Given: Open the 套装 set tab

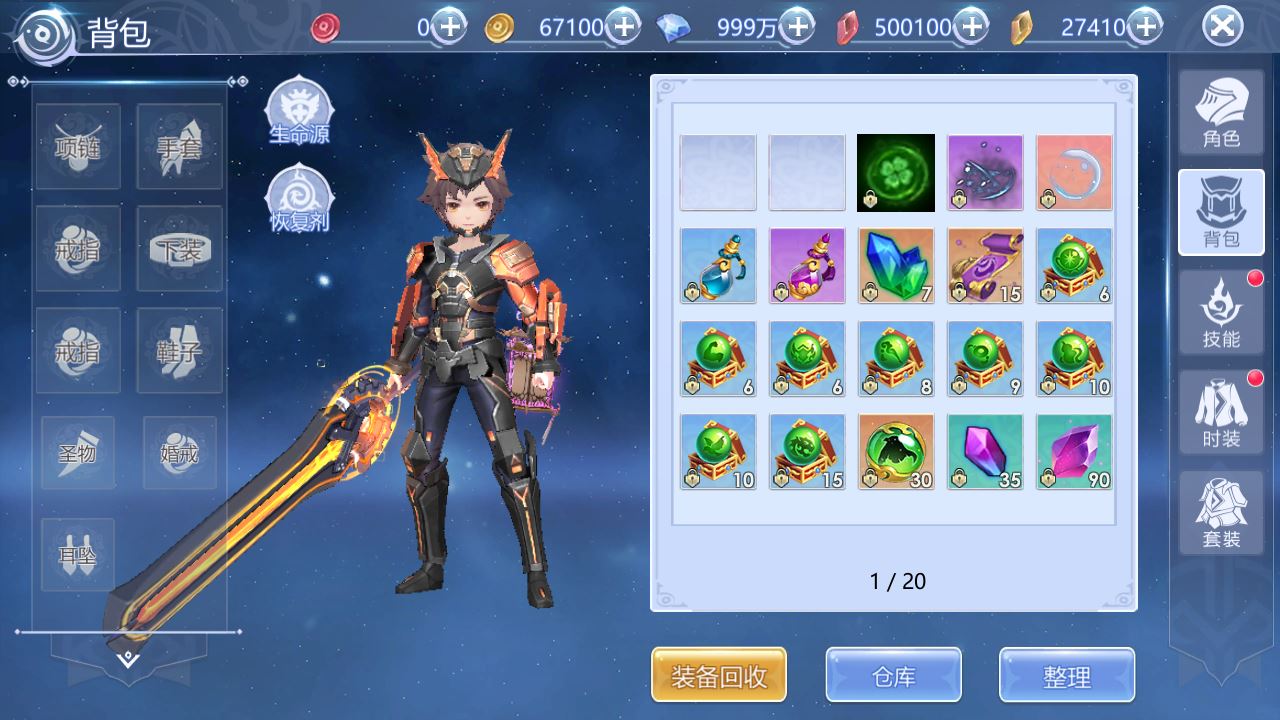Looking at the screenshot, I should pos(1221,513).
